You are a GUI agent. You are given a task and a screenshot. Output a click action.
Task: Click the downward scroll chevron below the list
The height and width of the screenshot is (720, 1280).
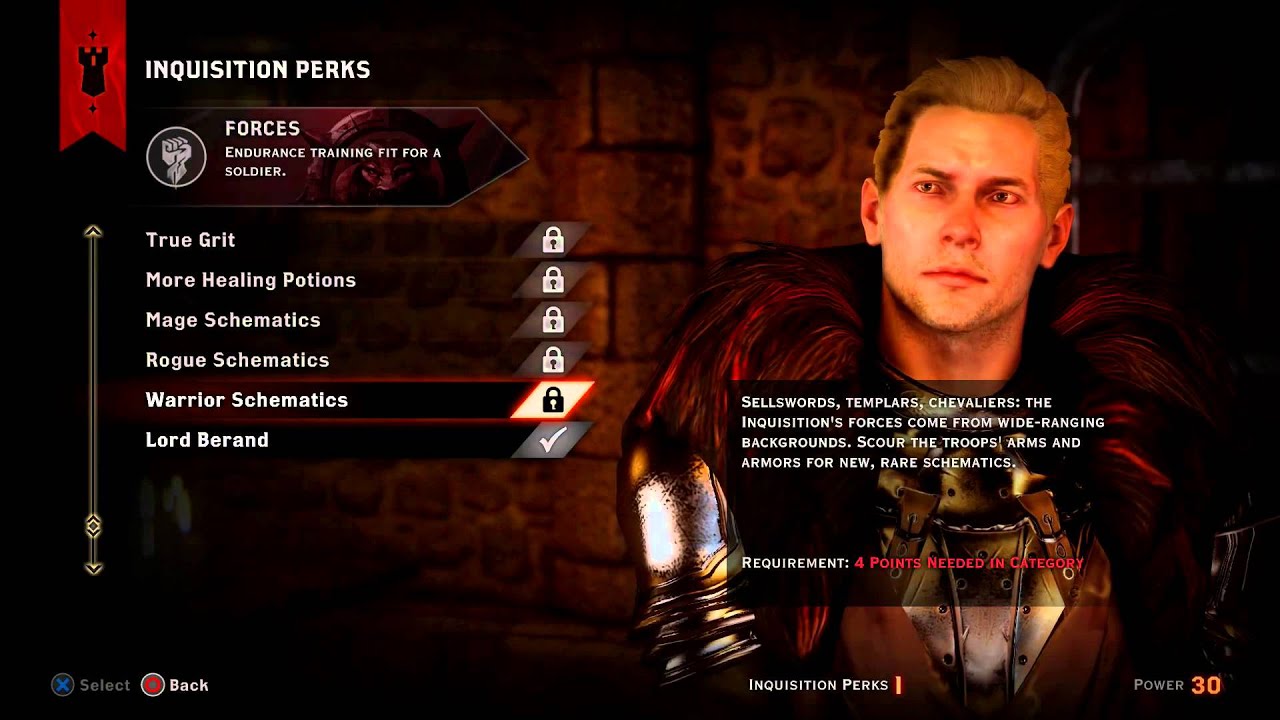coord(95,566)
